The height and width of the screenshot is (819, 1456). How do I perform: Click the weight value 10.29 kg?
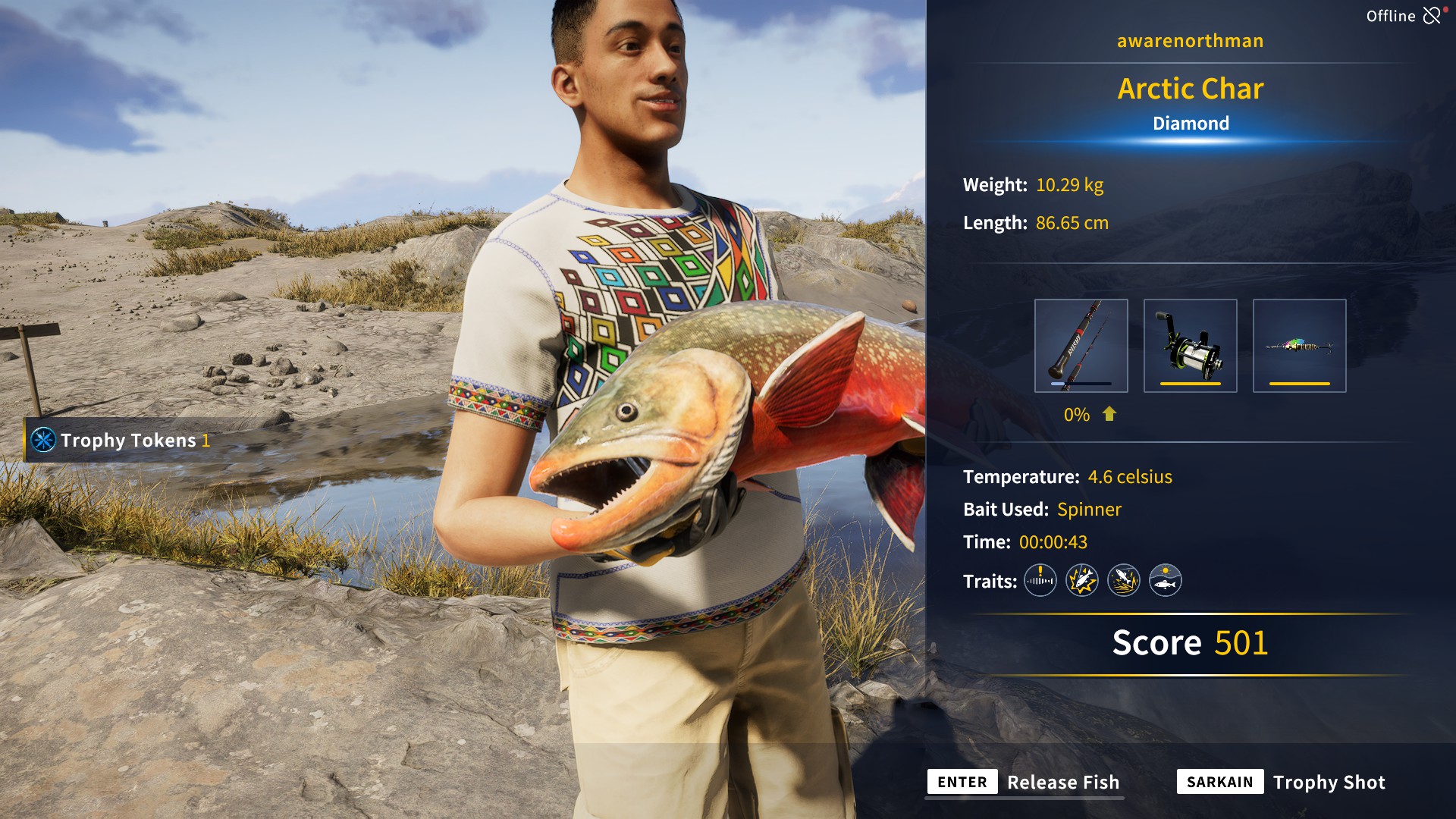pyautogui.click(x=1069, y=184)
